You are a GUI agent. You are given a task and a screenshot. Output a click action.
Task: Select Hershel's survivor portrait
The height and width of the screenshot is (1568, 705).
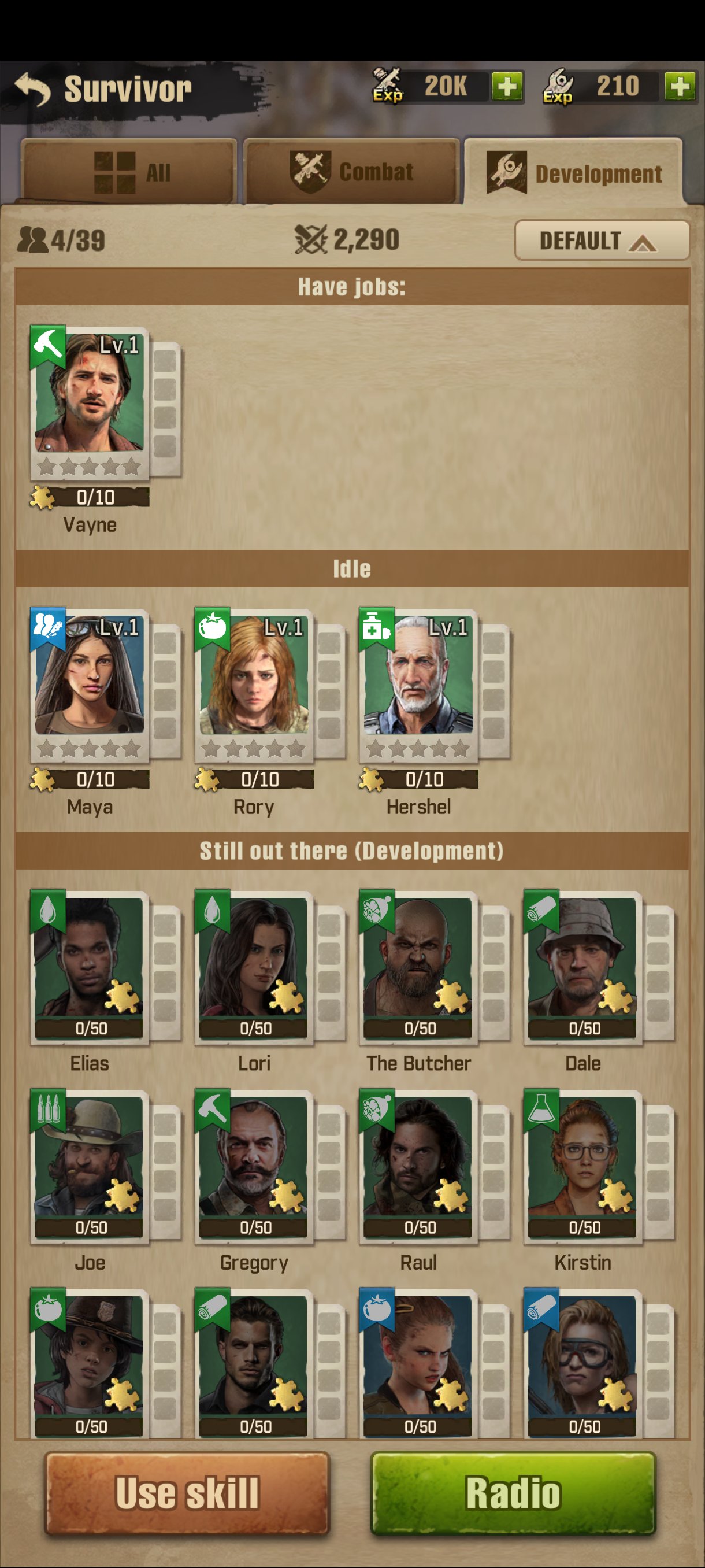(x=418, y=685)
